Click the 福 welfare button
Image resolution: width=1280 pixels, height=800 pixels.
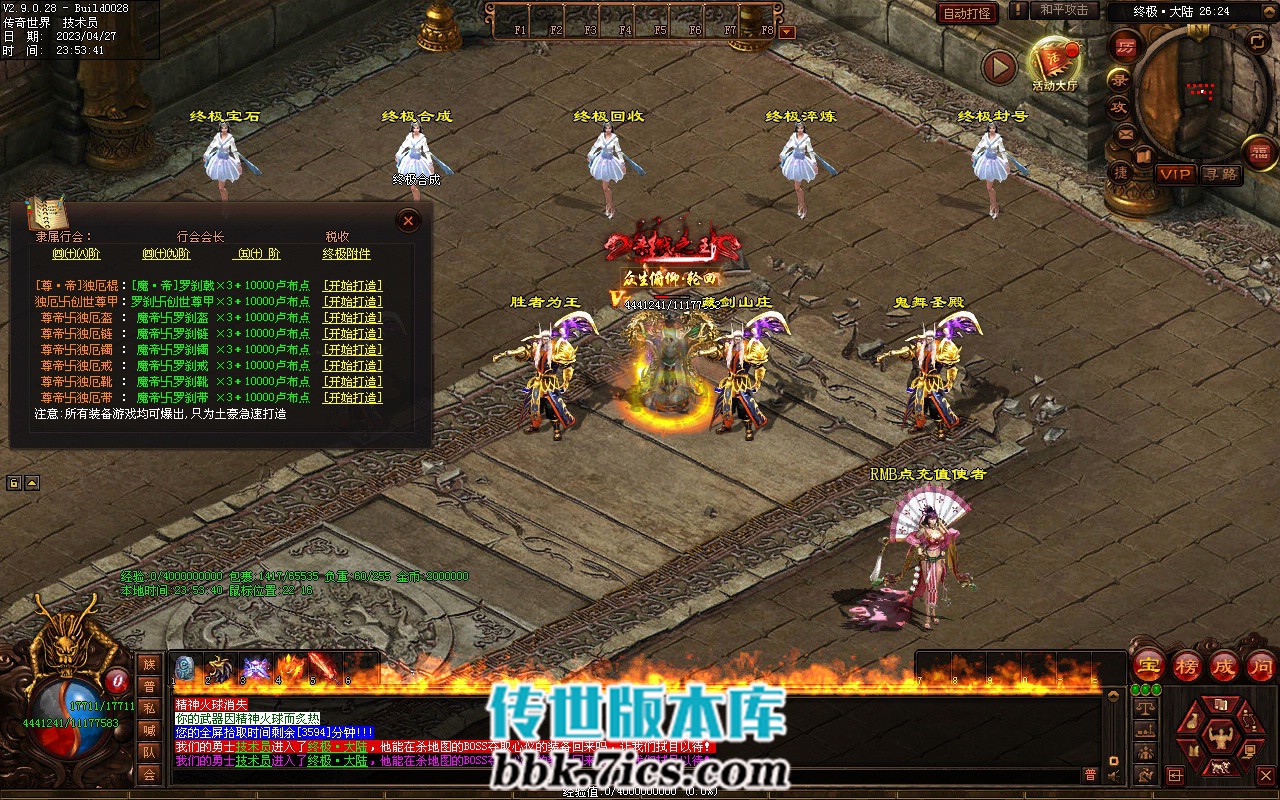tap(1259, 152)
